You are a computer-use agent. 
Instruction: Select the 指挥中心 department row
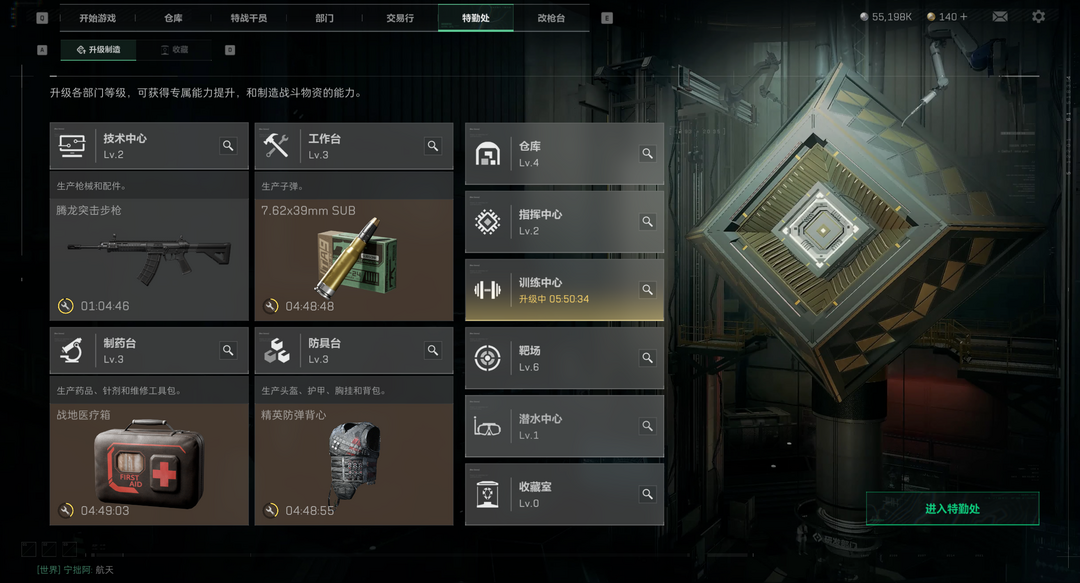[x=564, y=222]
